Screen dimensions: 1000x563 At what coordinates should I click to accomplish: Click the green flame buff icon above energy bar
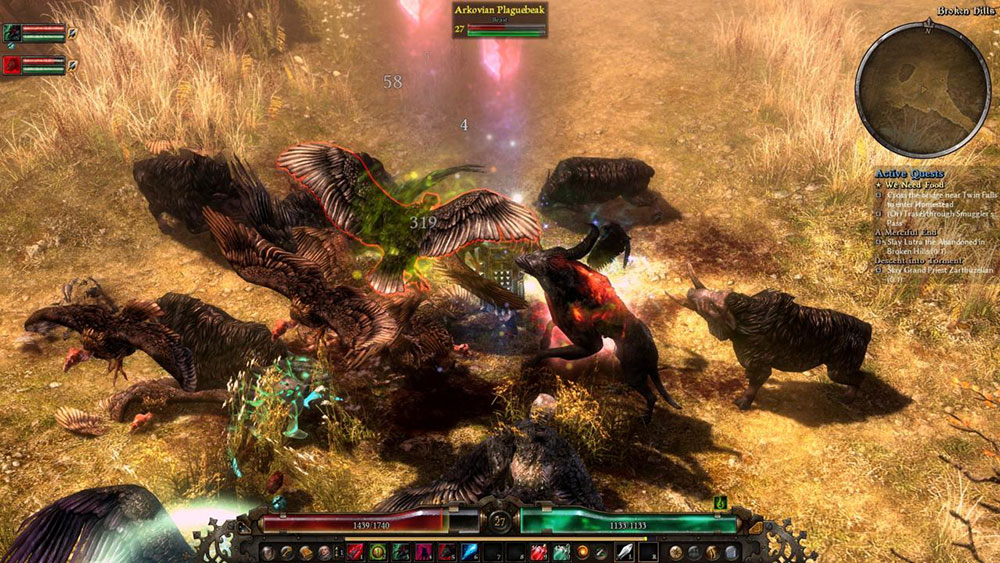719,503
